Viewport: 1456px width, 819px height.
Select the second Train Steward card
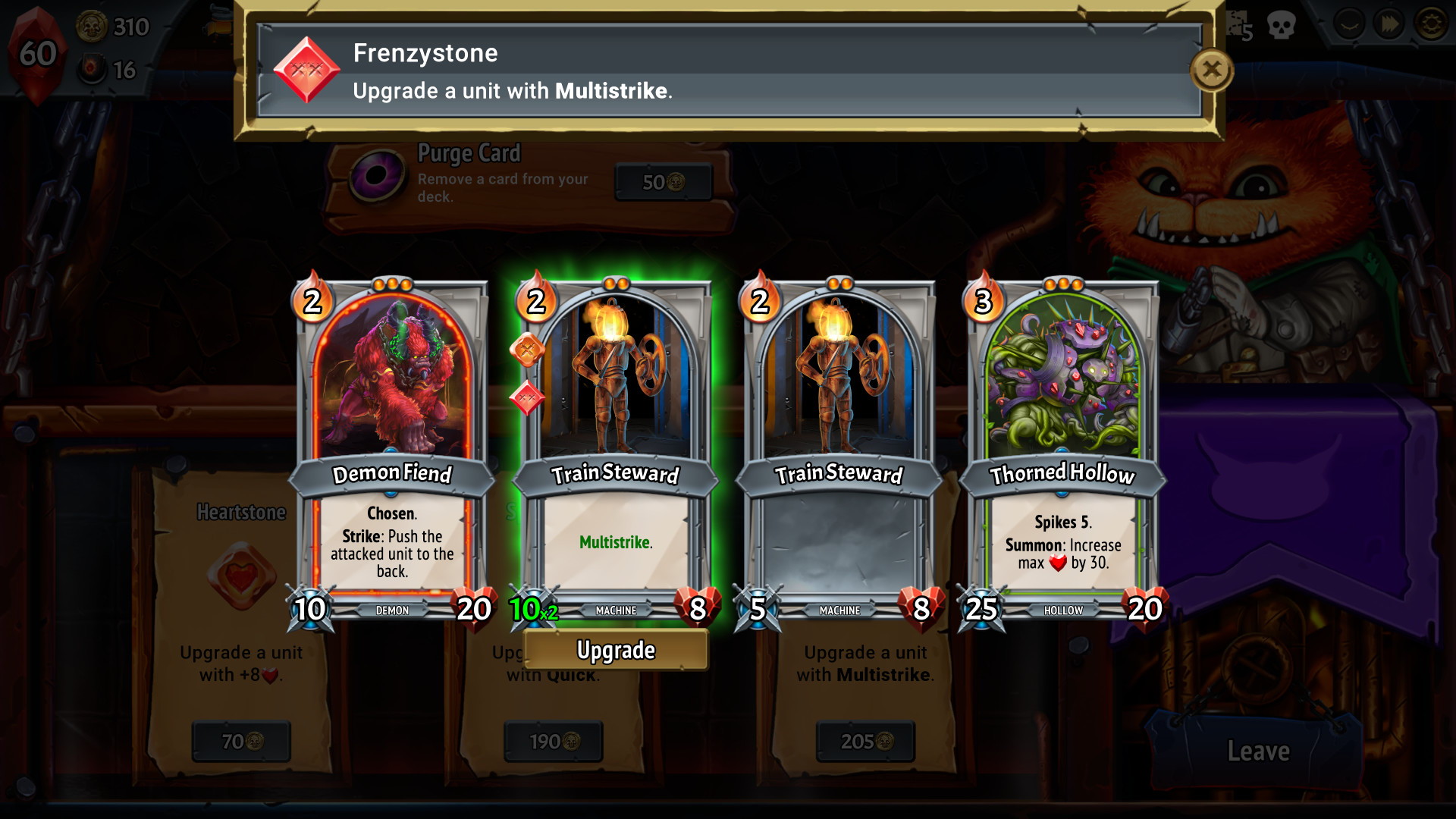tap(841, 440)
